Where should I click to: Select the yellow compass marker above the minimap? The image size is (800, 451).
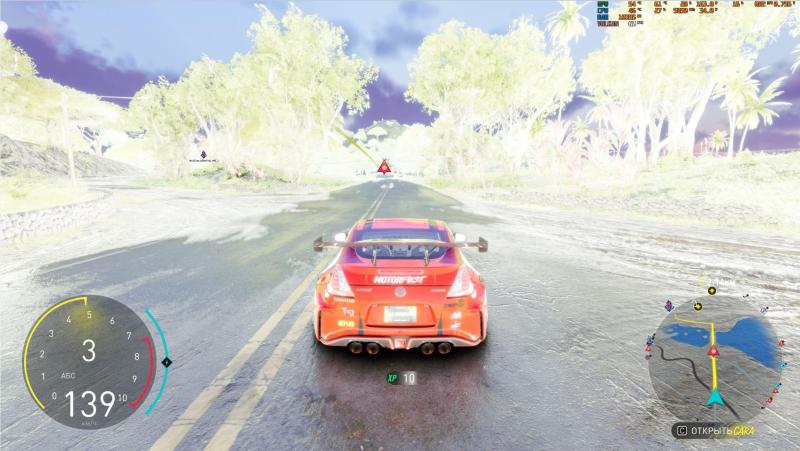(x=712, y=290)
